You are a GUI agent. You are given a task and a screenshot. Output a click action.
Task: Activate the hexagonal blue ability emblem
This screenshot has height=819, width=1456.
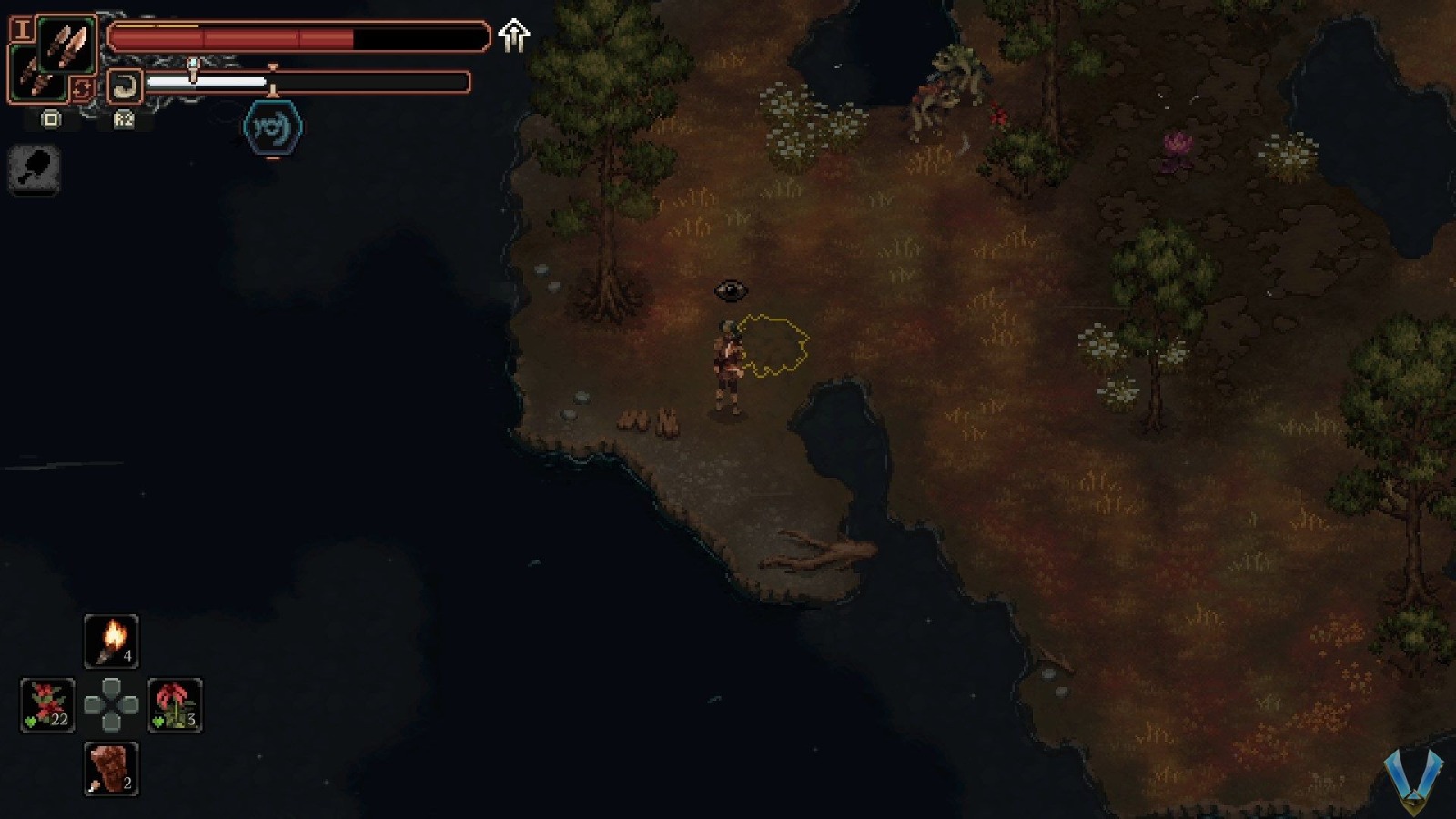pyautogui.click(x=273, y=127)
